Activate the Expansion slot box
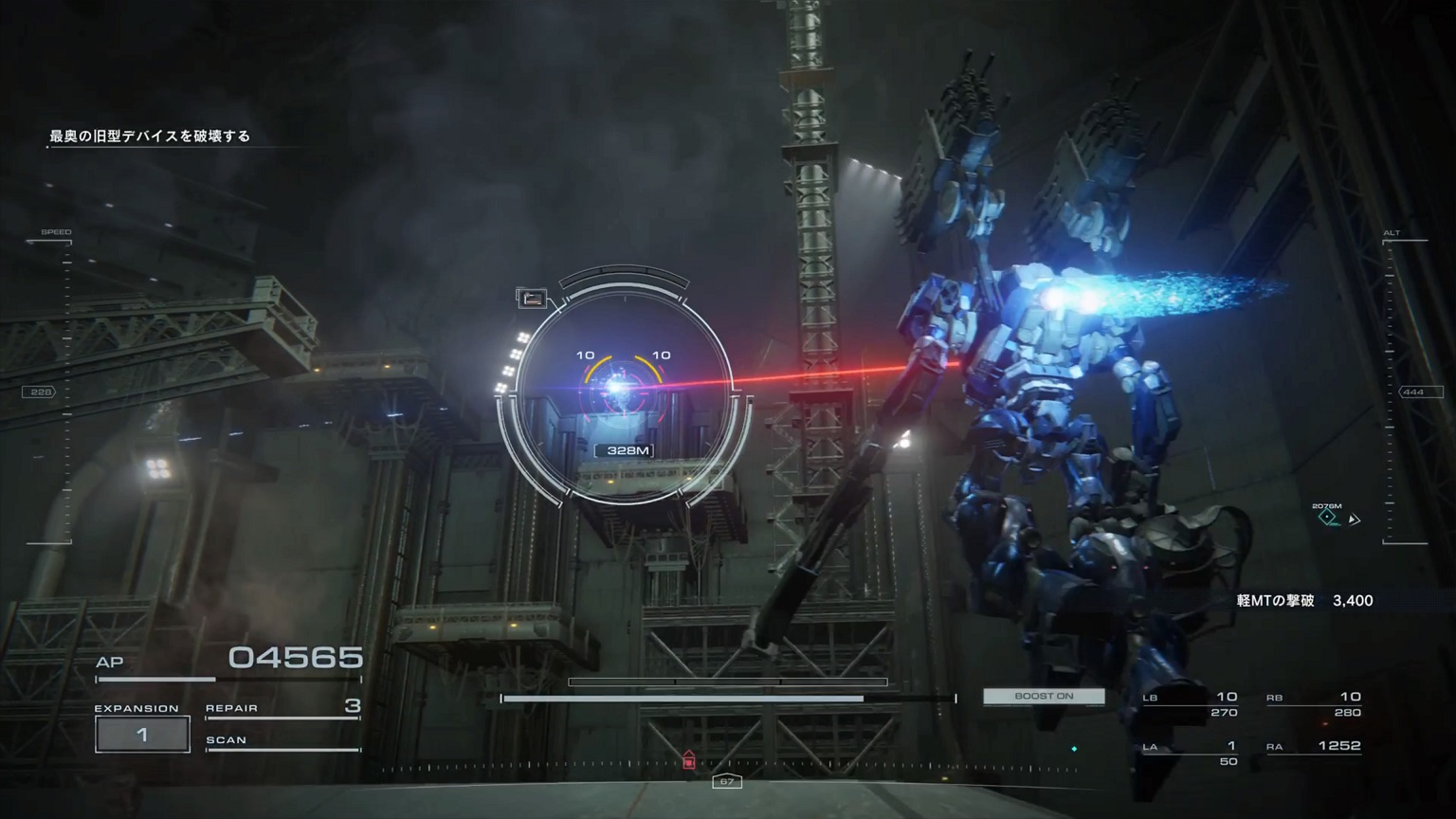 point(142,735)
